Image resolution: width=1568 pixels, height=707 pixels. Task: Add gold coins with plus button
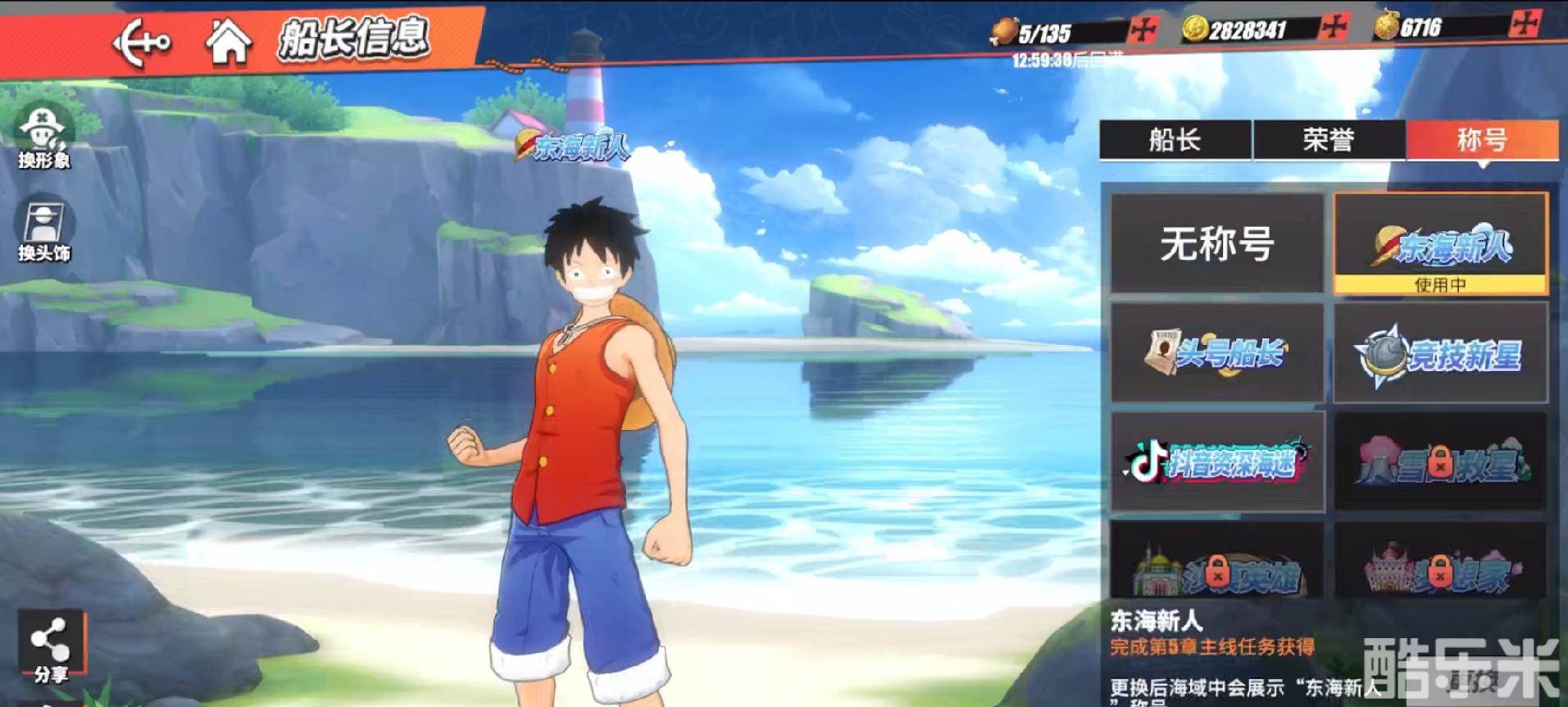1334,29
